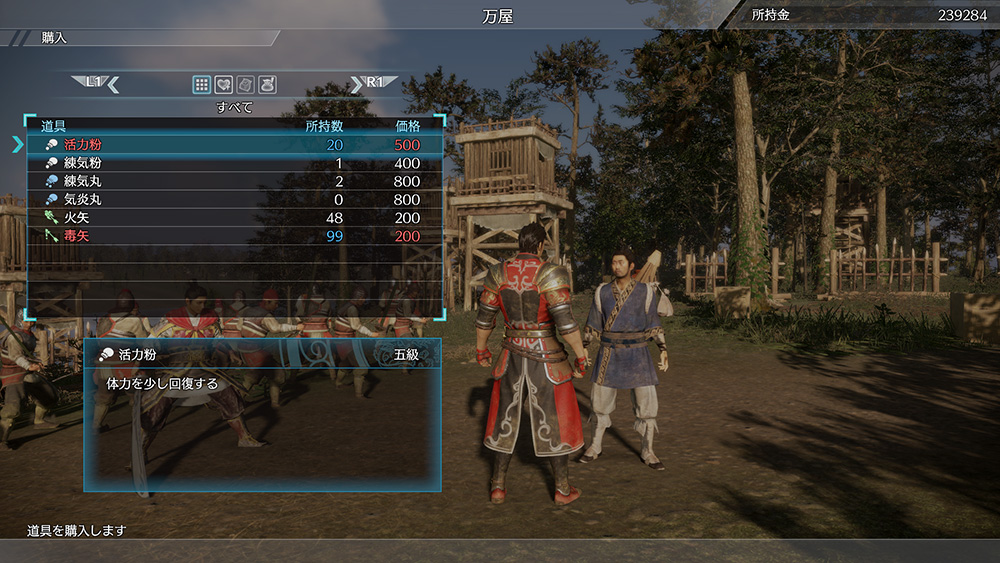Switch to the grid 'all items' category tab
This screenshot has width=1000, height=563.
tap(202, 84)
